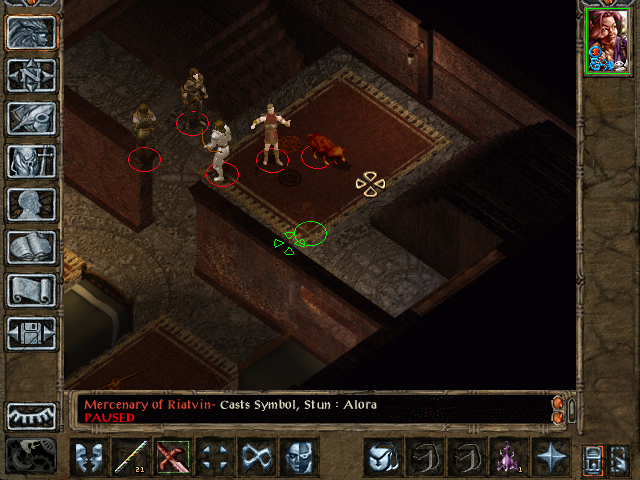
Task: Open the inventory screen
Action: 32,161
